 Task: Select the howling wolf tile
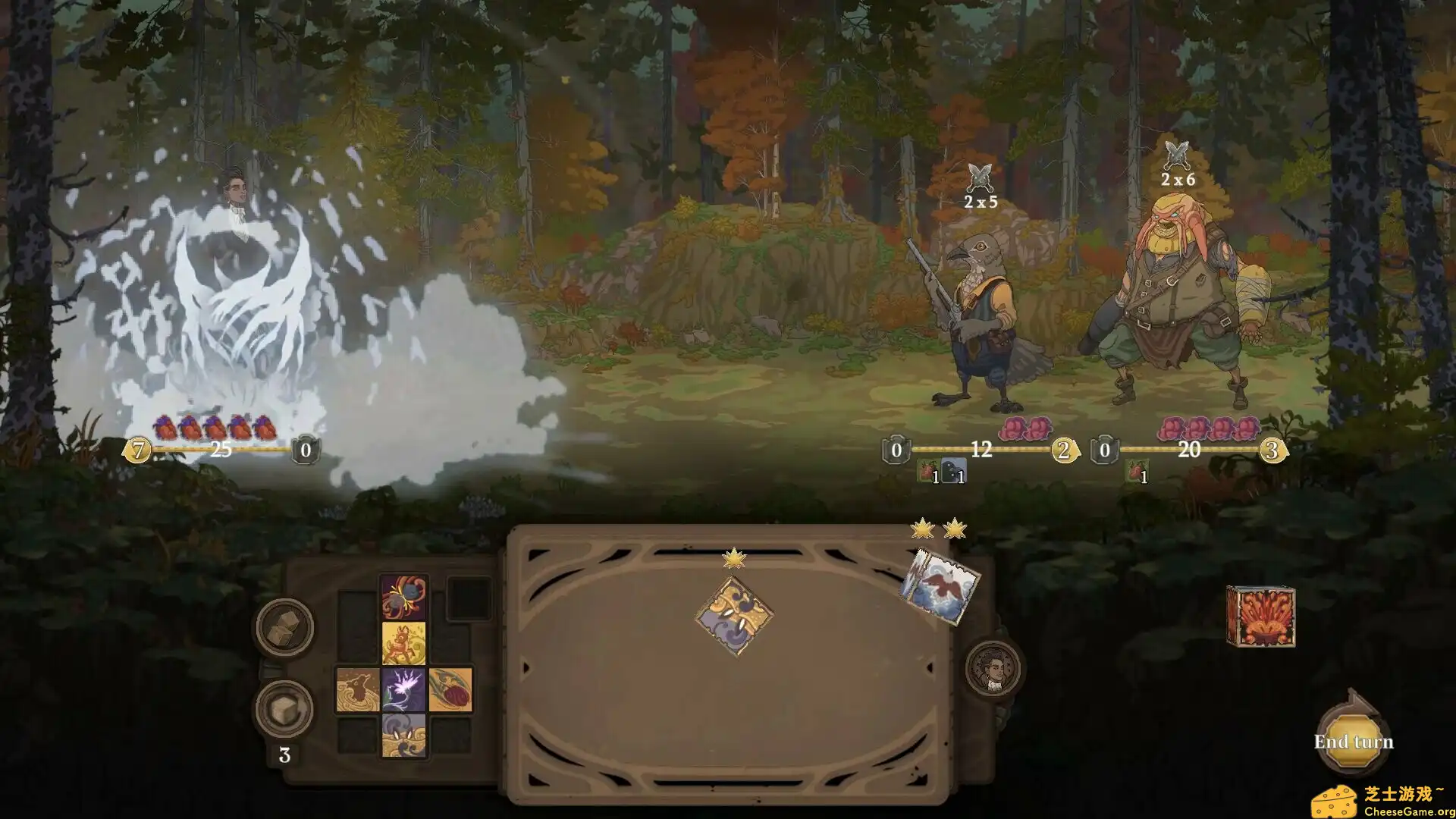tap(358, 689)
